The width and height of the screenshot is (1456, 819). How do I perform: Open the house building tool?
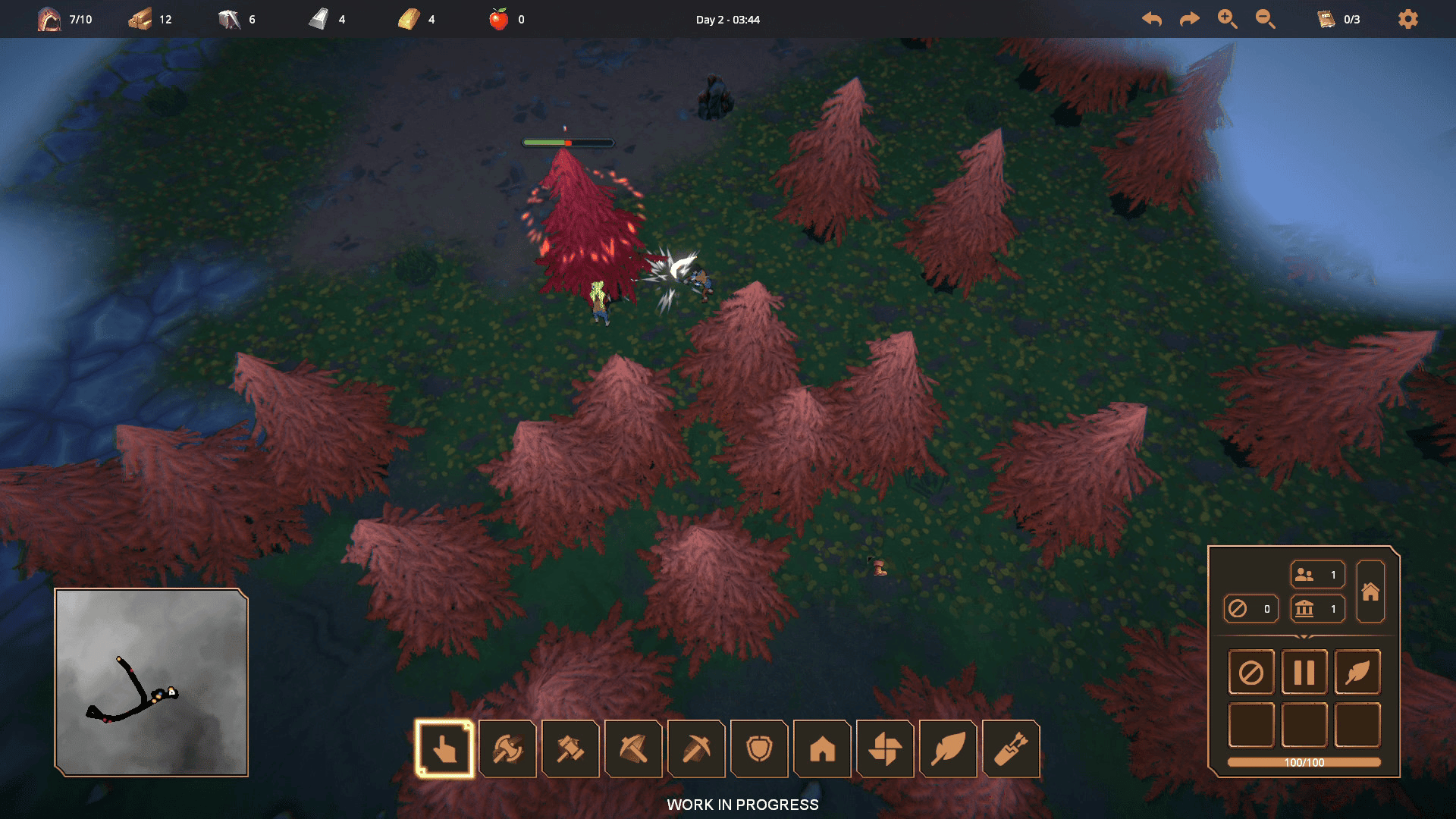click(822, 749)
